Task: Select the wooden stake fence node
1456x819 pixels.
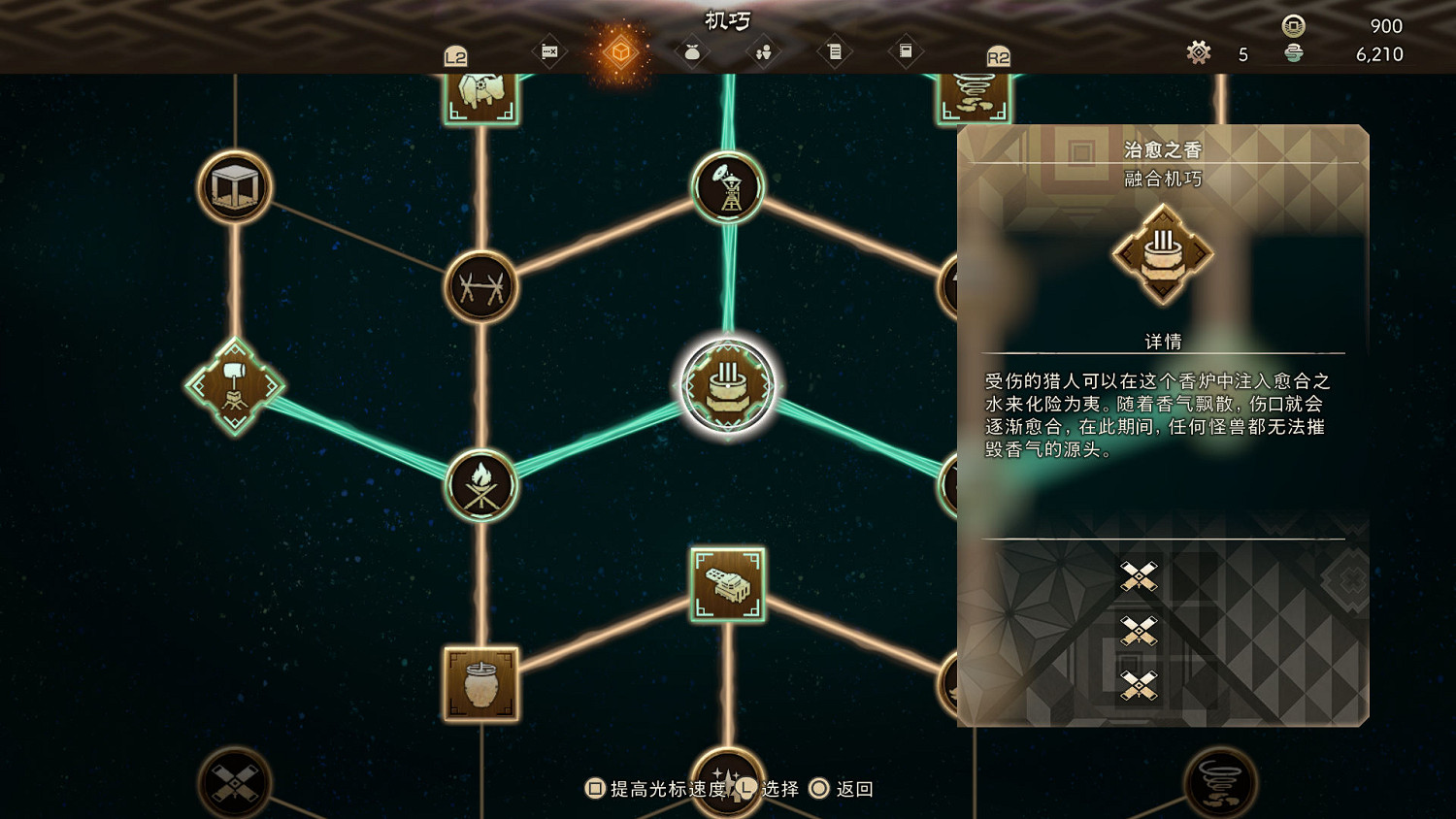Action: tap(482, 286)
